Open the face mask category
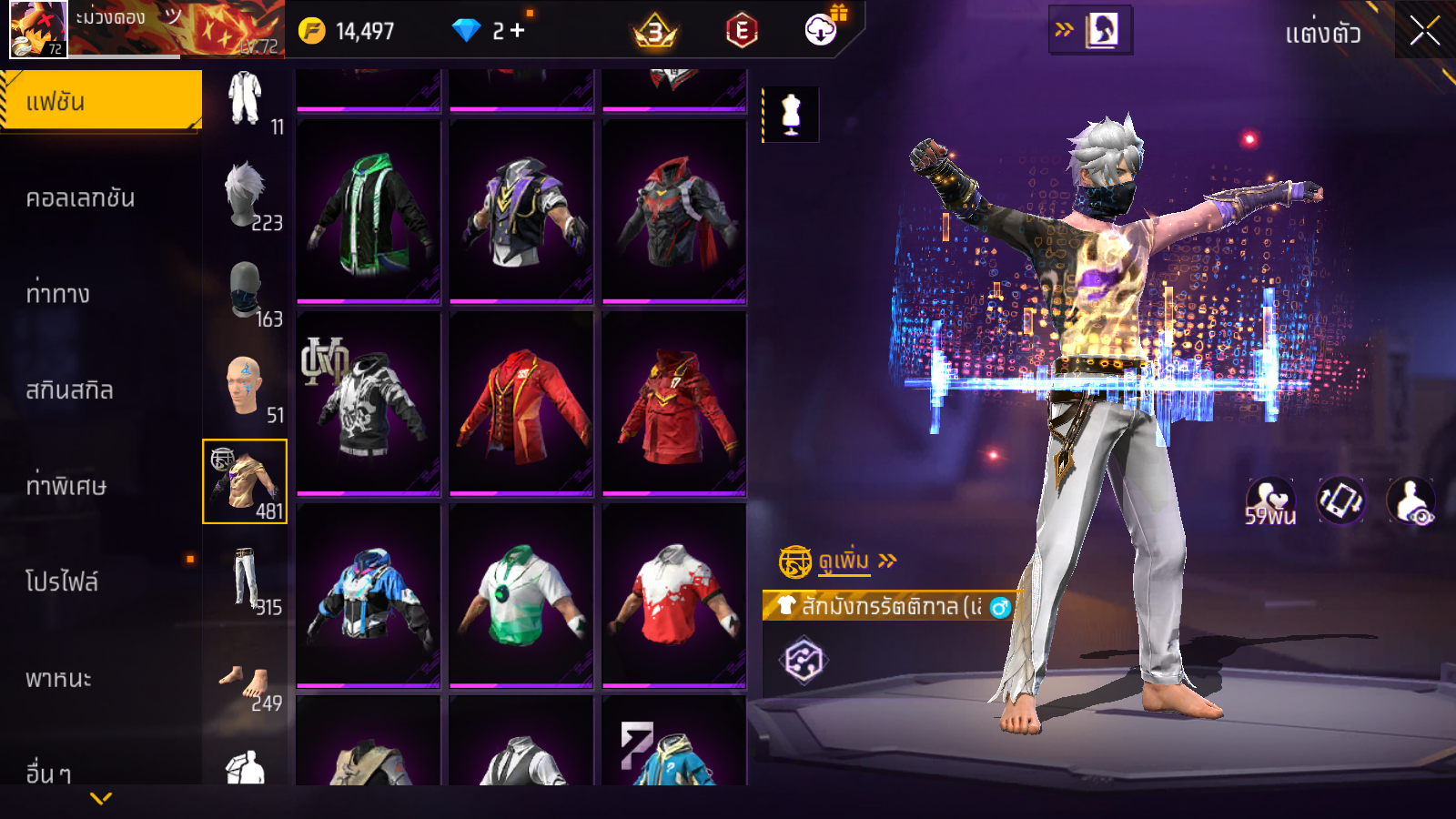This screenshot has height=819, width=1456. point(246,290)
